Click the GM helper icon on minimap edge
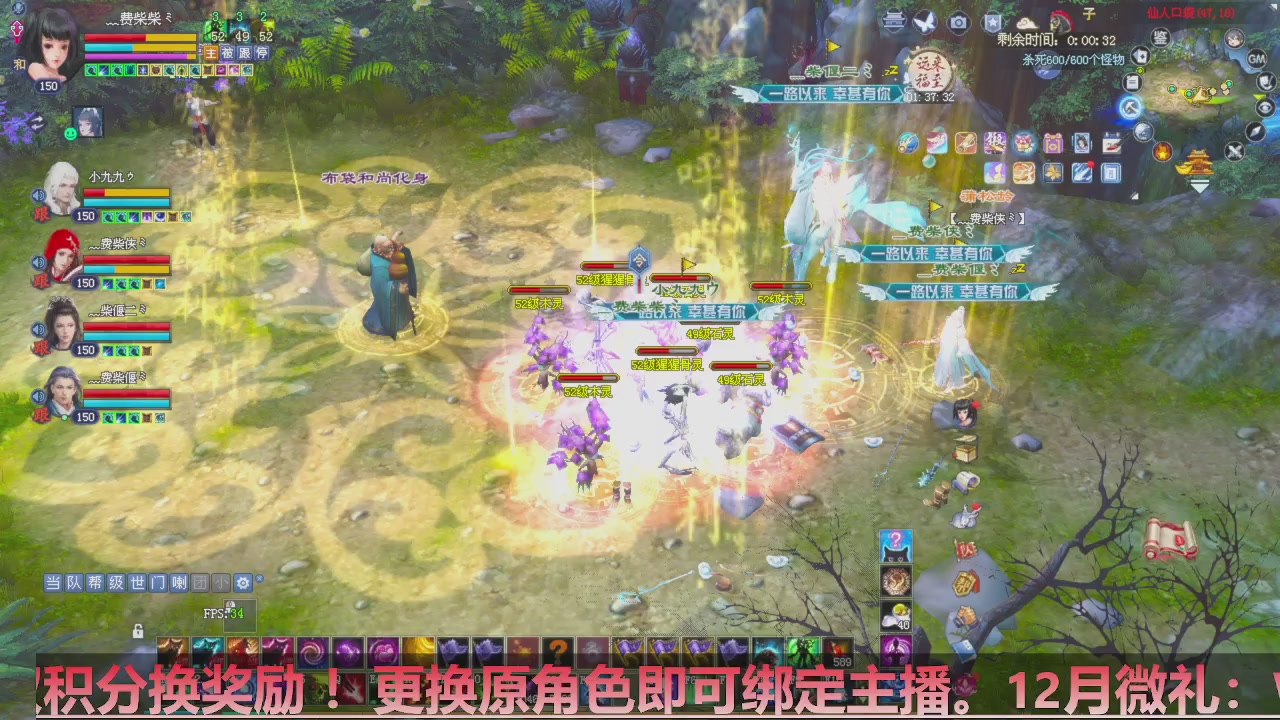Viewport: 1280px width, 720px height. [1257, 58]
